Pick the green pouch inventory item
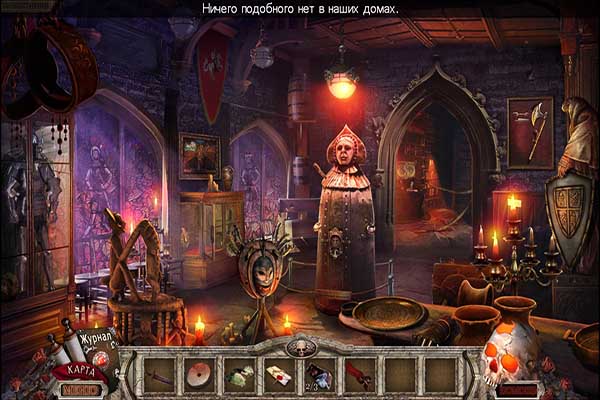Screen dimensions: 600x400 pyautogui.click(x=239, y=376)
